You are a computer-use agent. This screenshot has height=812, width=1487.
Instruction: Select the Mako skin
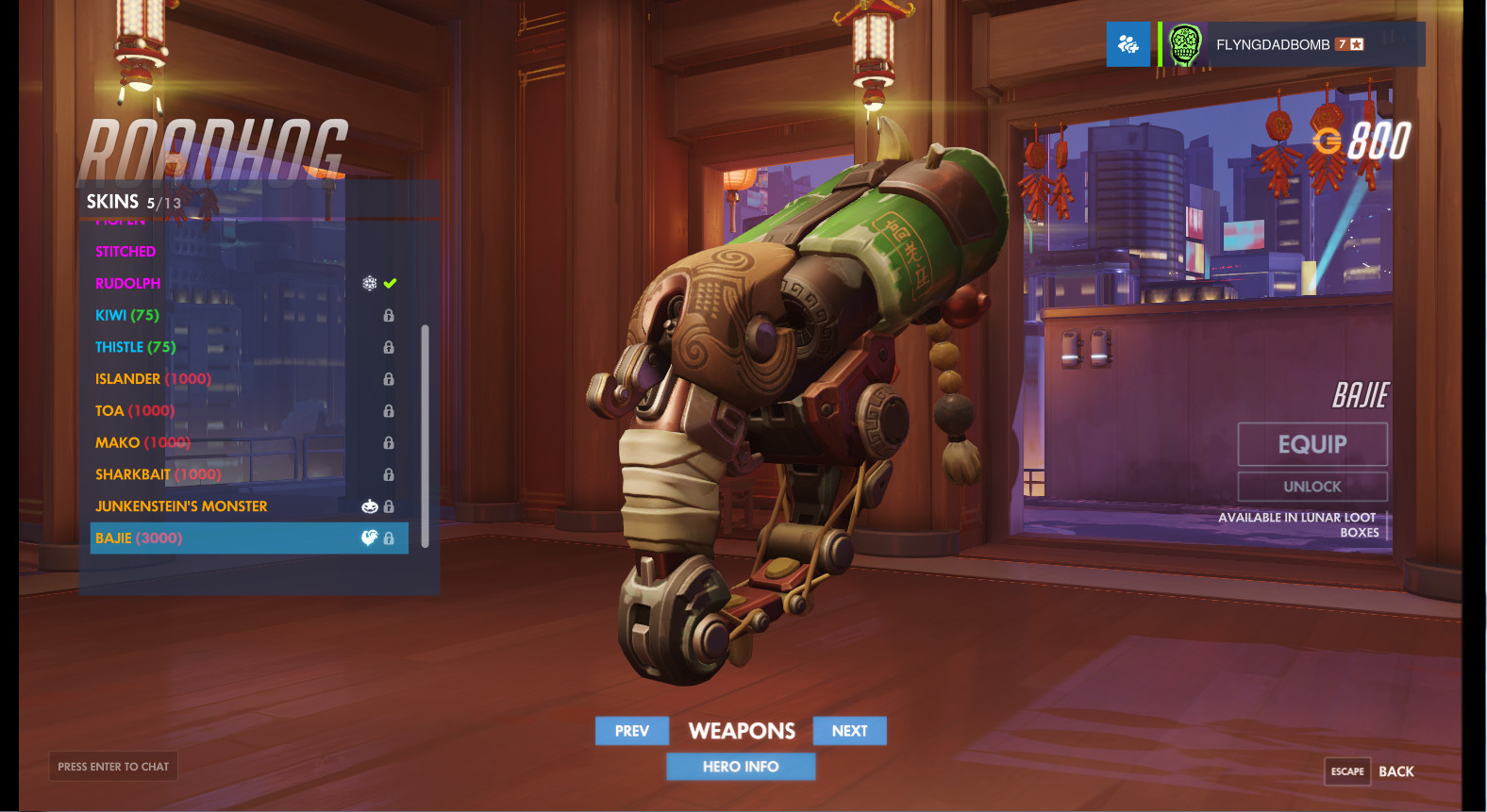coord(142,443)
